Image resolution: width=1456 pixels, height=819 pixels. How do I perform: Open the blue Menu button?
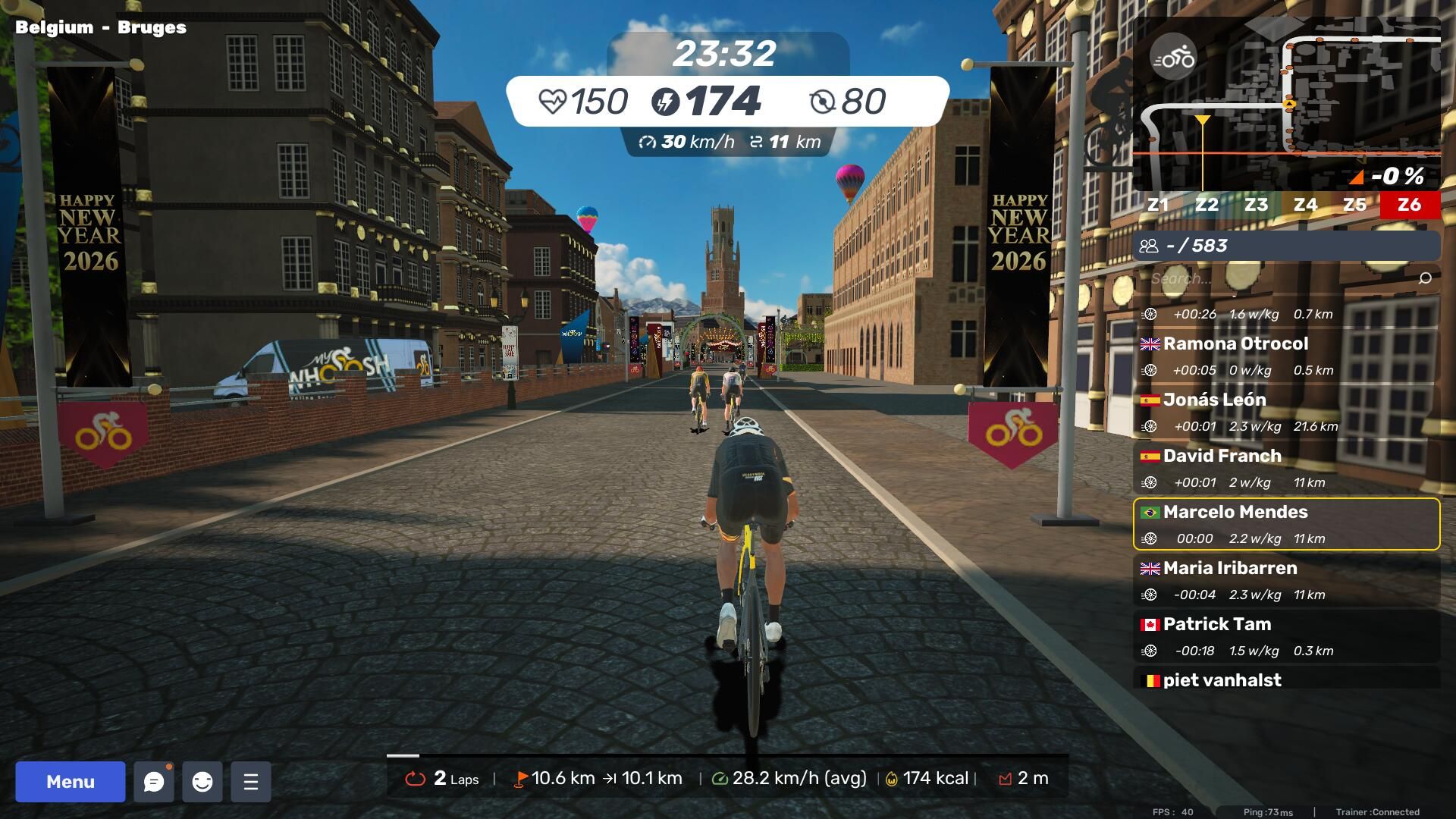(71, 782)
